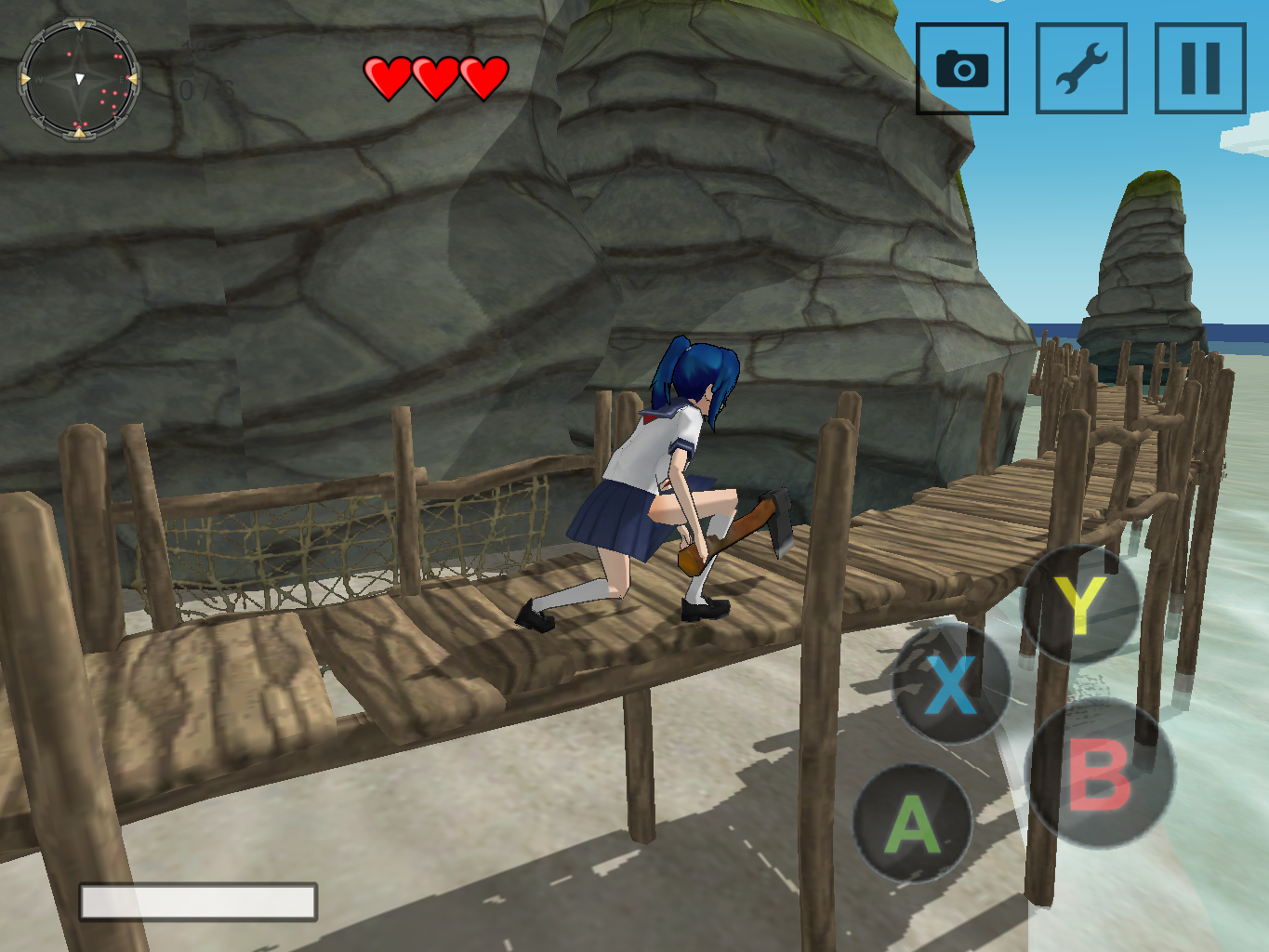
Task: Tap the south marker on the compass
Action: pos(80,134)
